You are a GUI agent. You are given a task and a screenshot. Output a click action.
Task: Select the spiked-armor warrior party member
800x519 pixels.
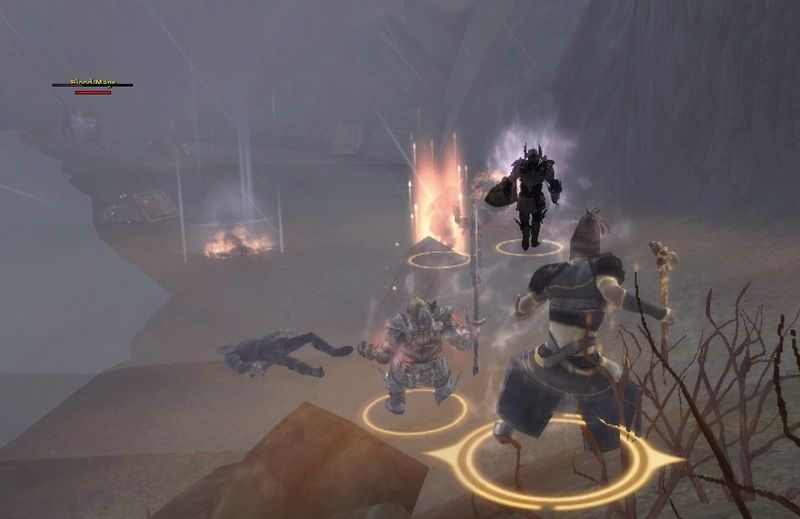pos(415,350)
